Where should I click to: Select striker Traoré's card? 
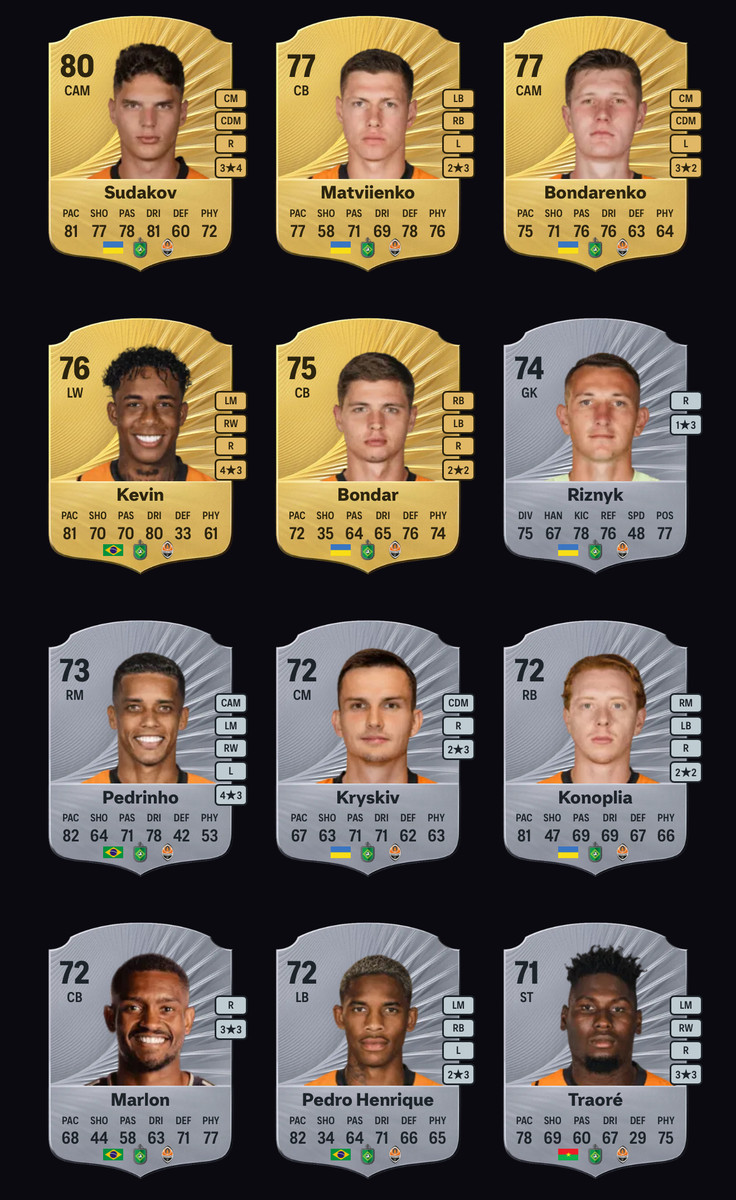click(595, 1051)
